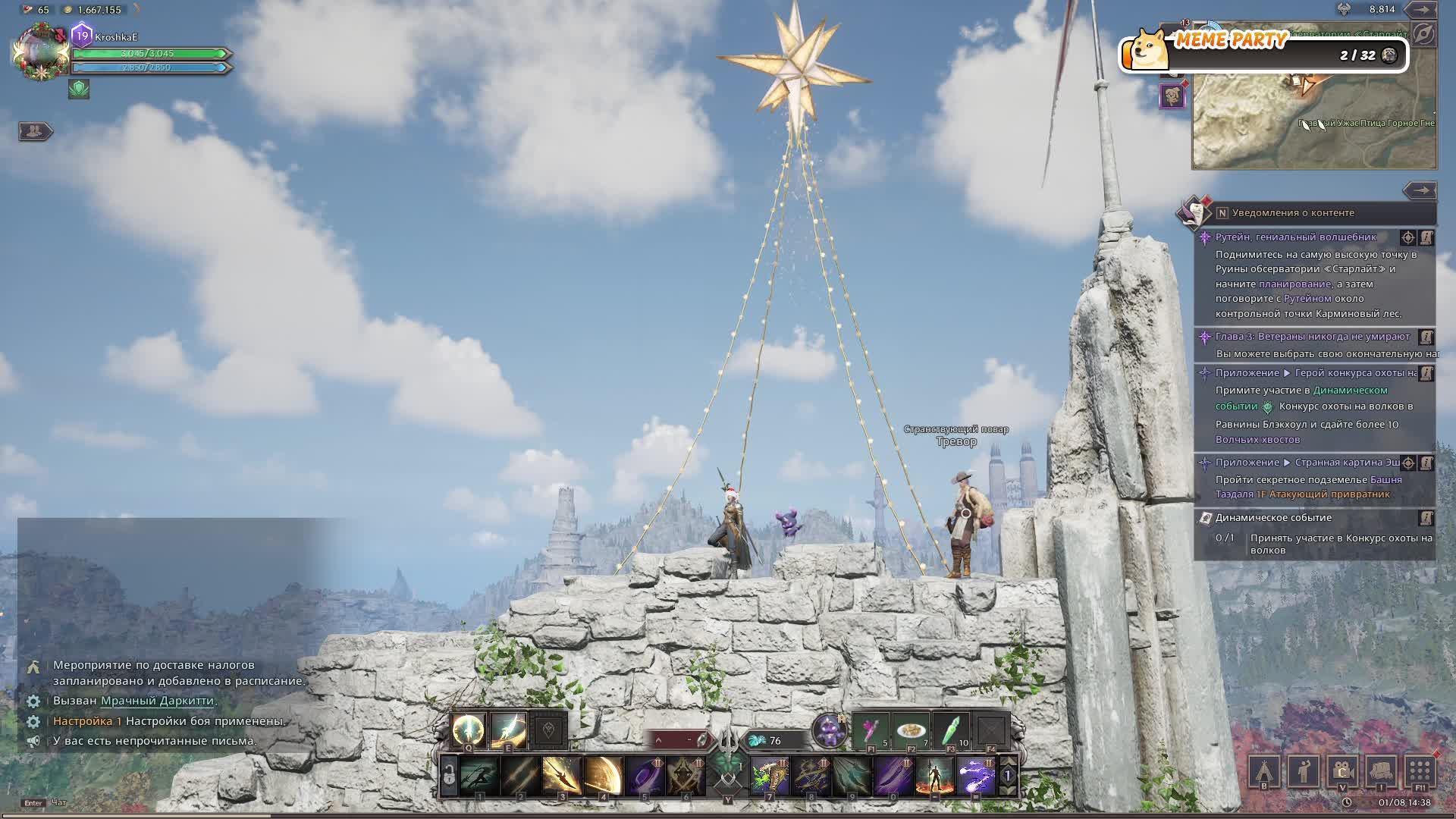Open the inventory bag button
The width and height of the screenshot is (1456, 819).
coord(1381,772)
